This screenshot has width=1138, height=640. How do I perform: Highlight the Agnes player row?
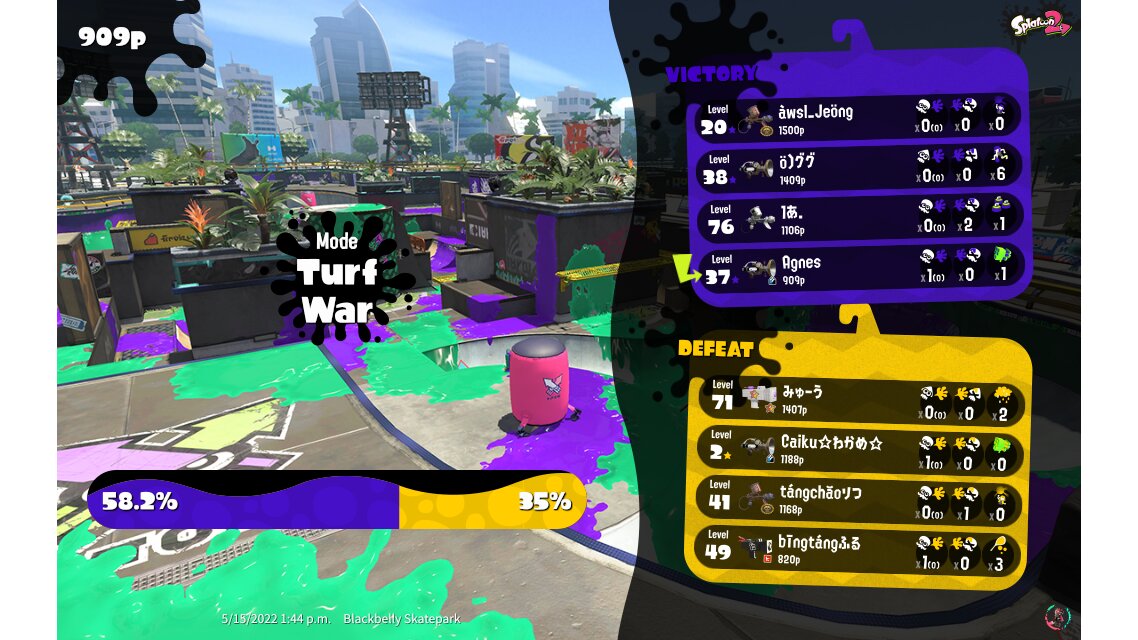click(x=858, y=267)
